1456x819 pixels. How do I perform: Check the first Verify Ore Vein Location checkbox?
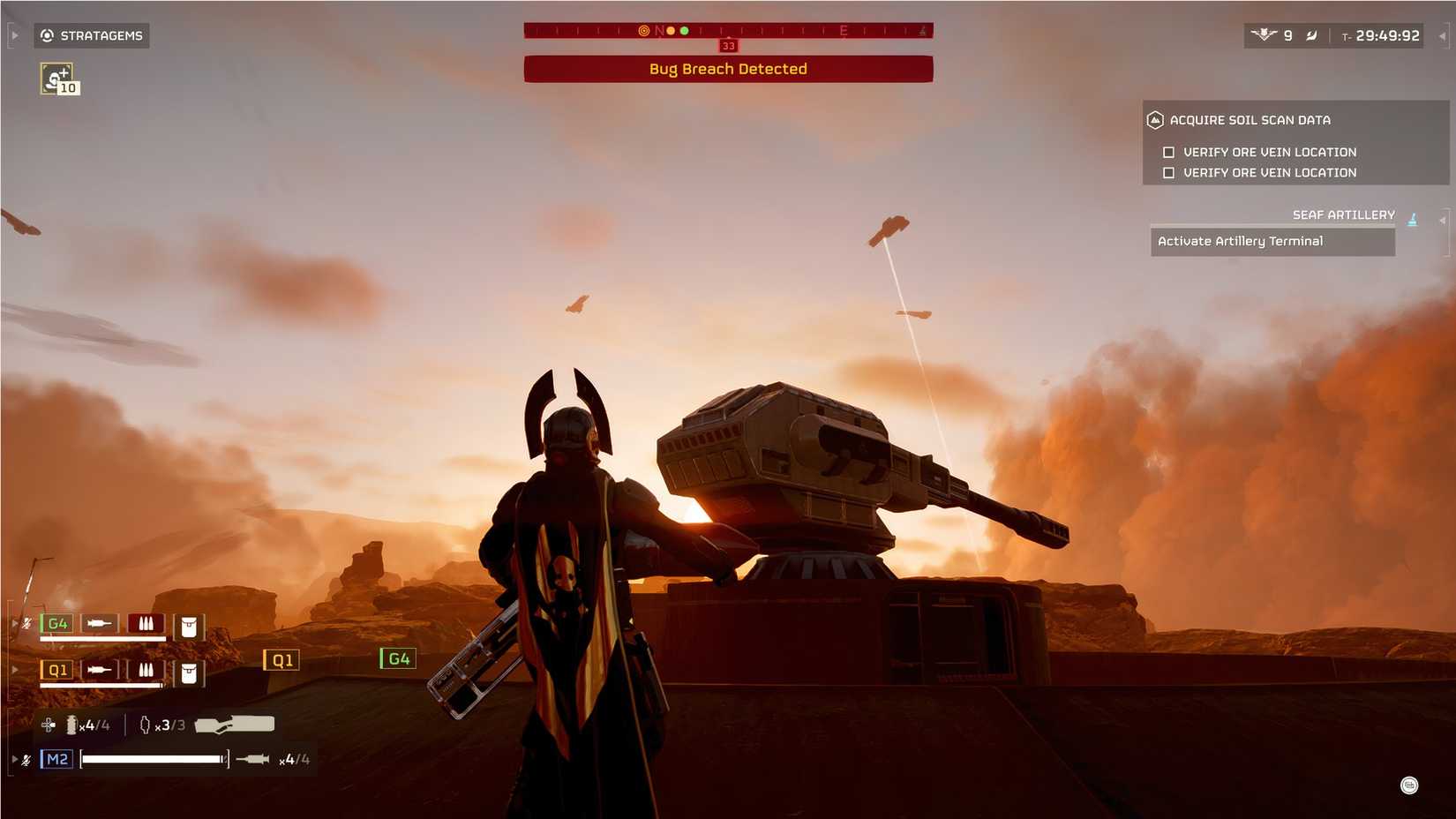point(1169,152)
